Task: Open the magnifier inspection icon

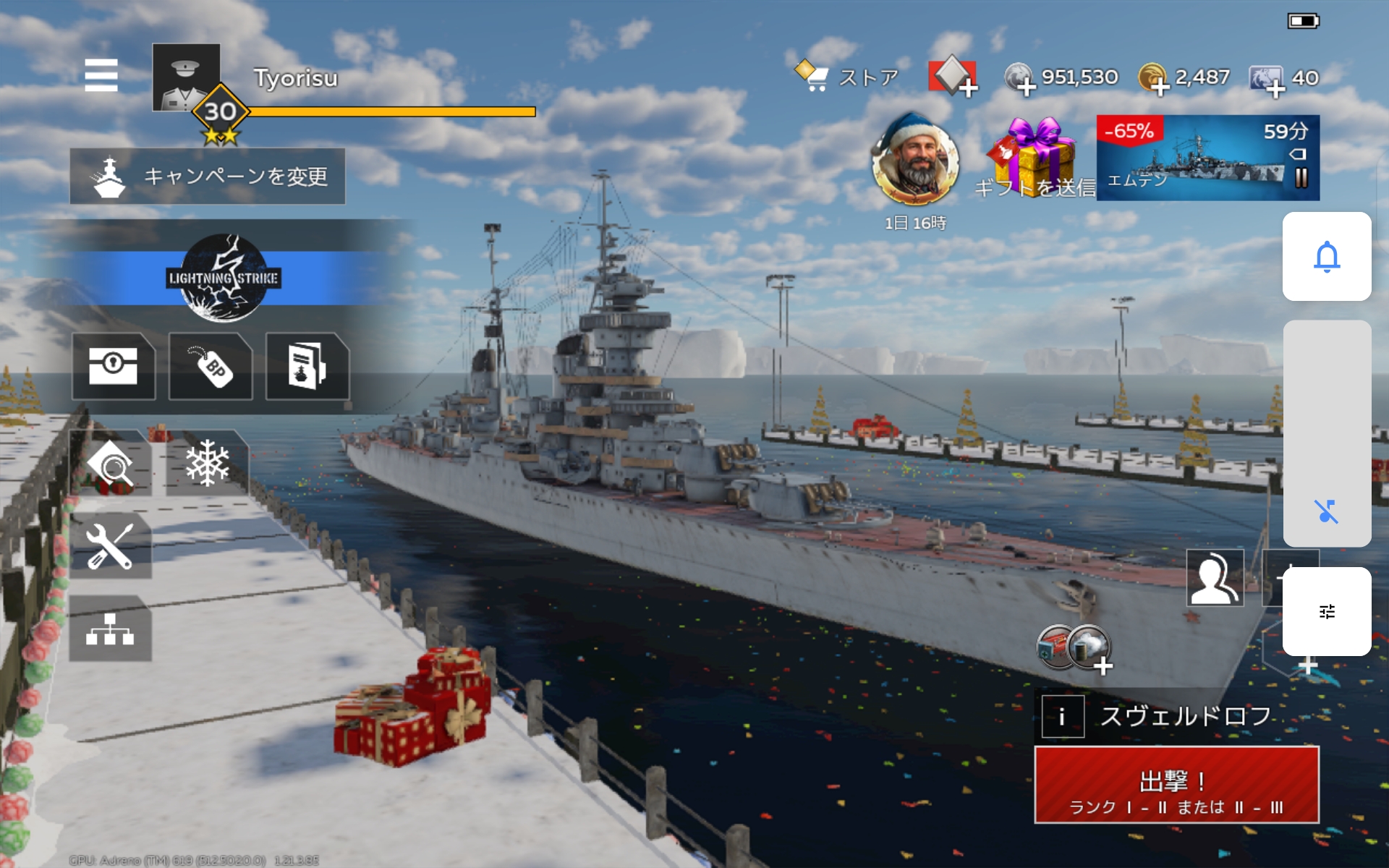Action: click(x=111, y=464)
